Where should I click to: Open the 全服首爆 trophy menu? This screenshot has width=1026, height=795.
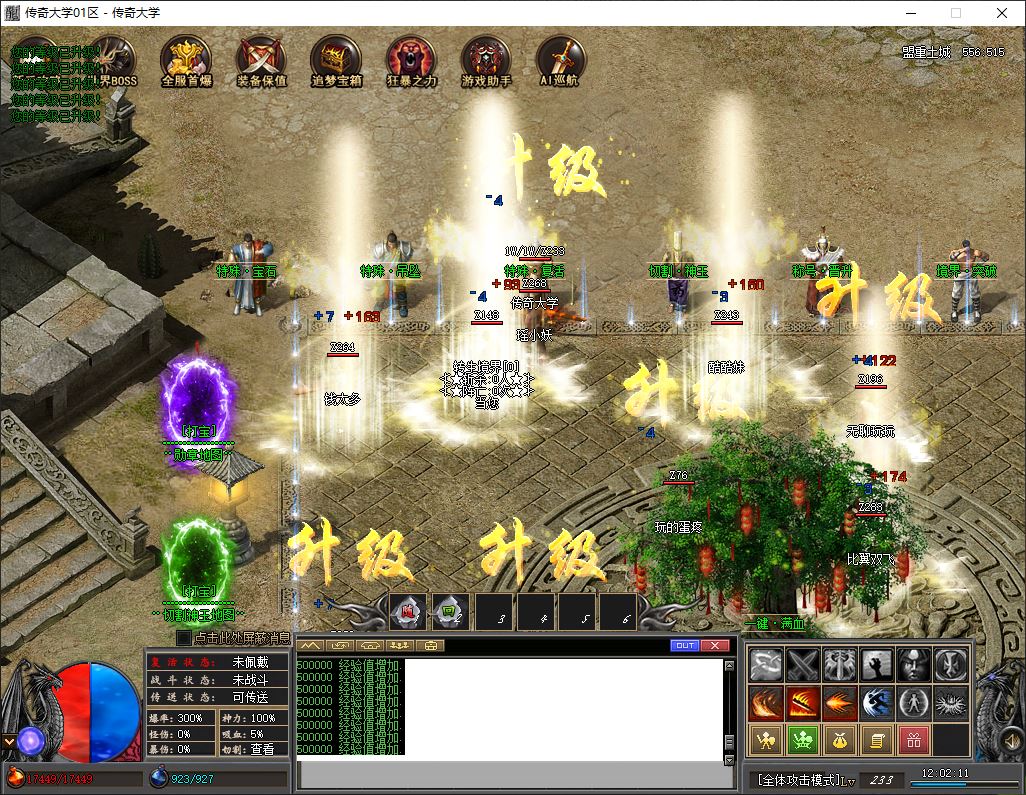click(185, 58)
